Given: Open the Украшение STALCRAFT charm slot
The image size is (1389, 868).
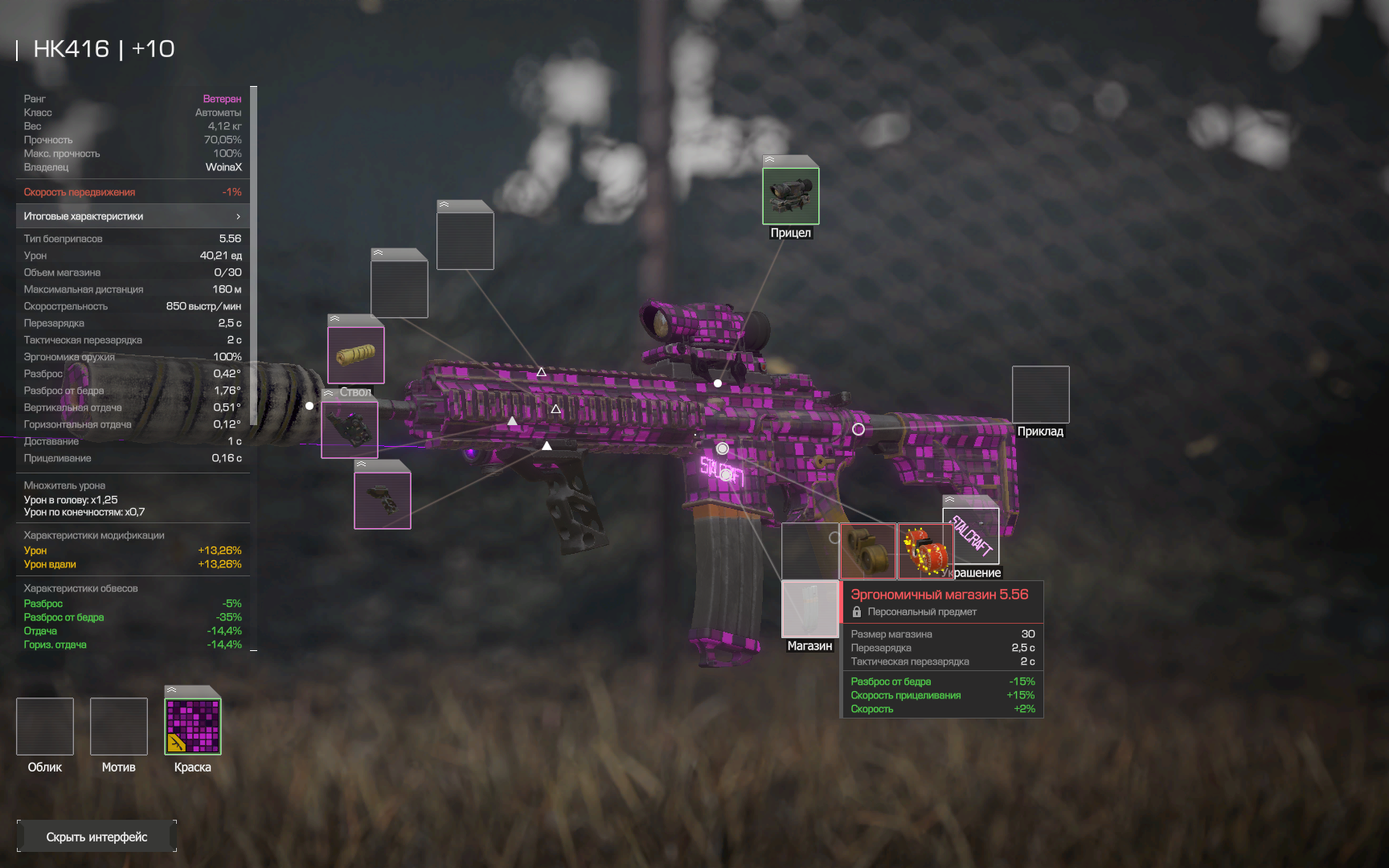Looking at the screenshot, I should [971, 535].
